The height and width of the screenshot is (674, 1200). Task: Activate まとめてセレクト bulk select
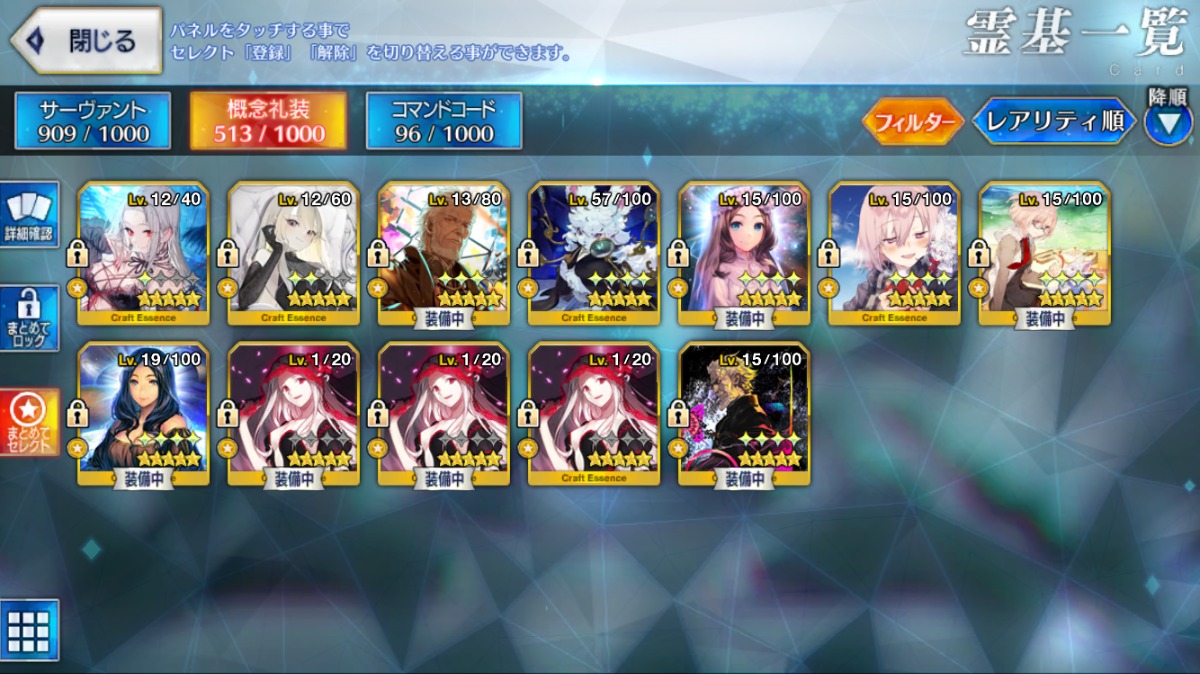(30, 422)
